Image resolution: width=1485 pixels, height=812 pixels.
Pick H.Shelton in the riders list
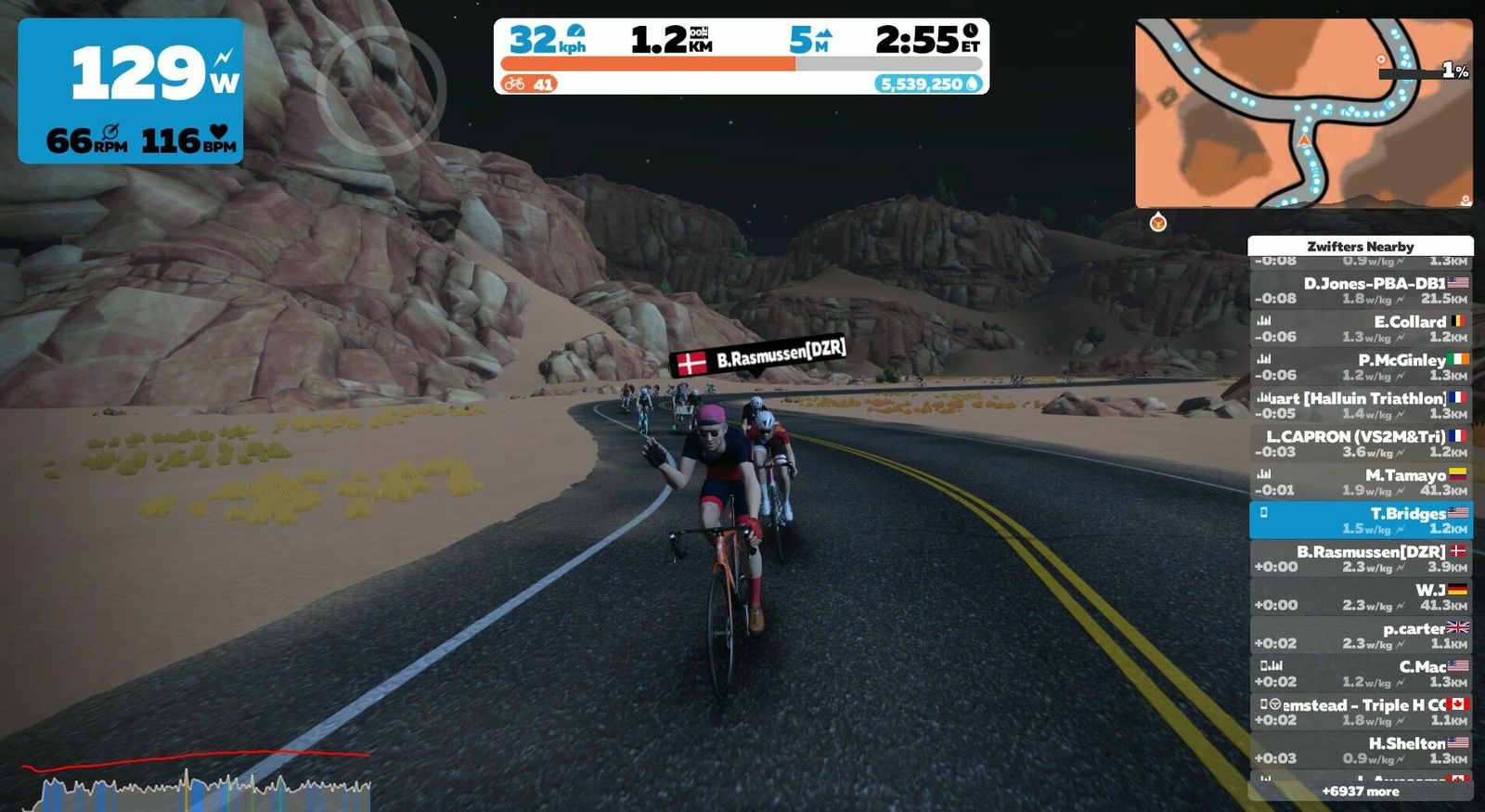click(x=1361, y=750)
